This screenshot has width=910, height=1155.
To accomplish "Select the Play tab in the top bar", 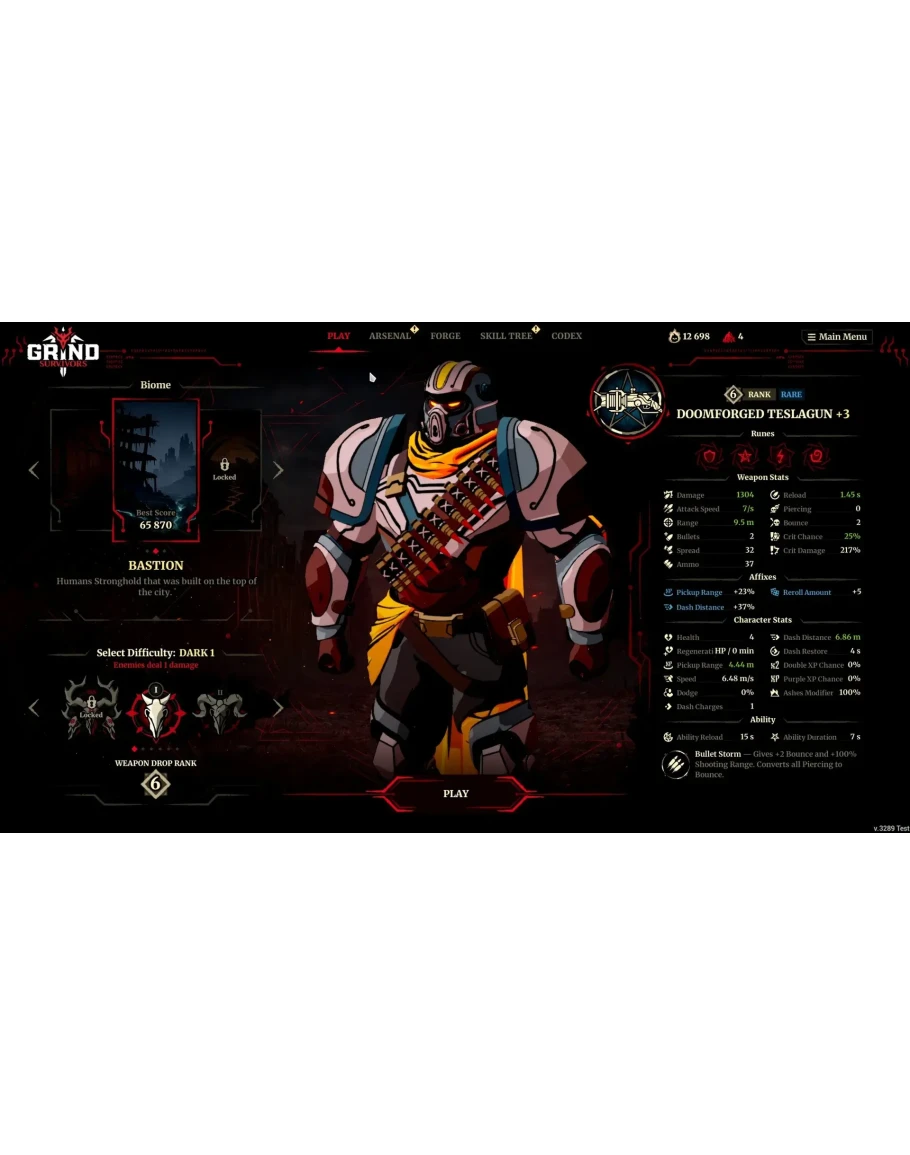I will (x=339, y=336).
